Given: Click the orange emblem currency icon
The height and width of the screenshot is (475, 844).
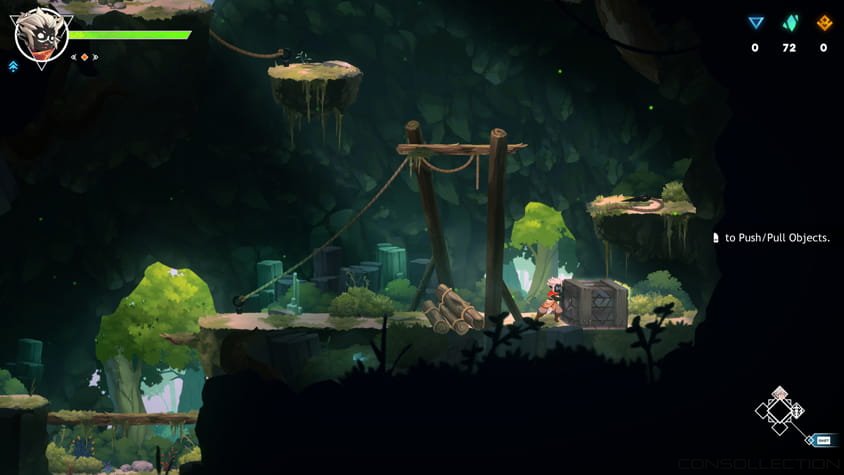Looking at the screenshot, I should [824, 23].
